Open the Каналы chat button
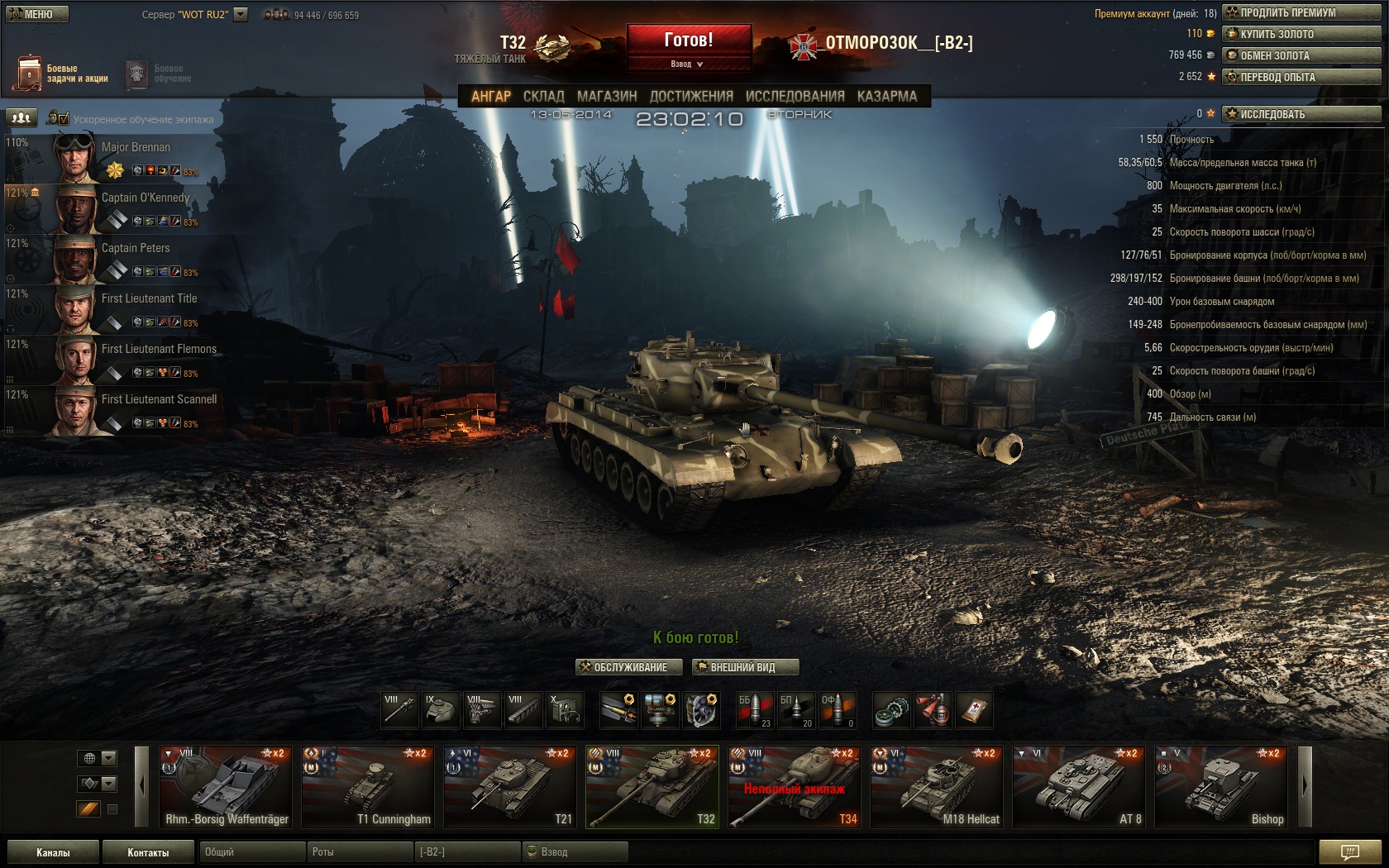 [53, 852]
